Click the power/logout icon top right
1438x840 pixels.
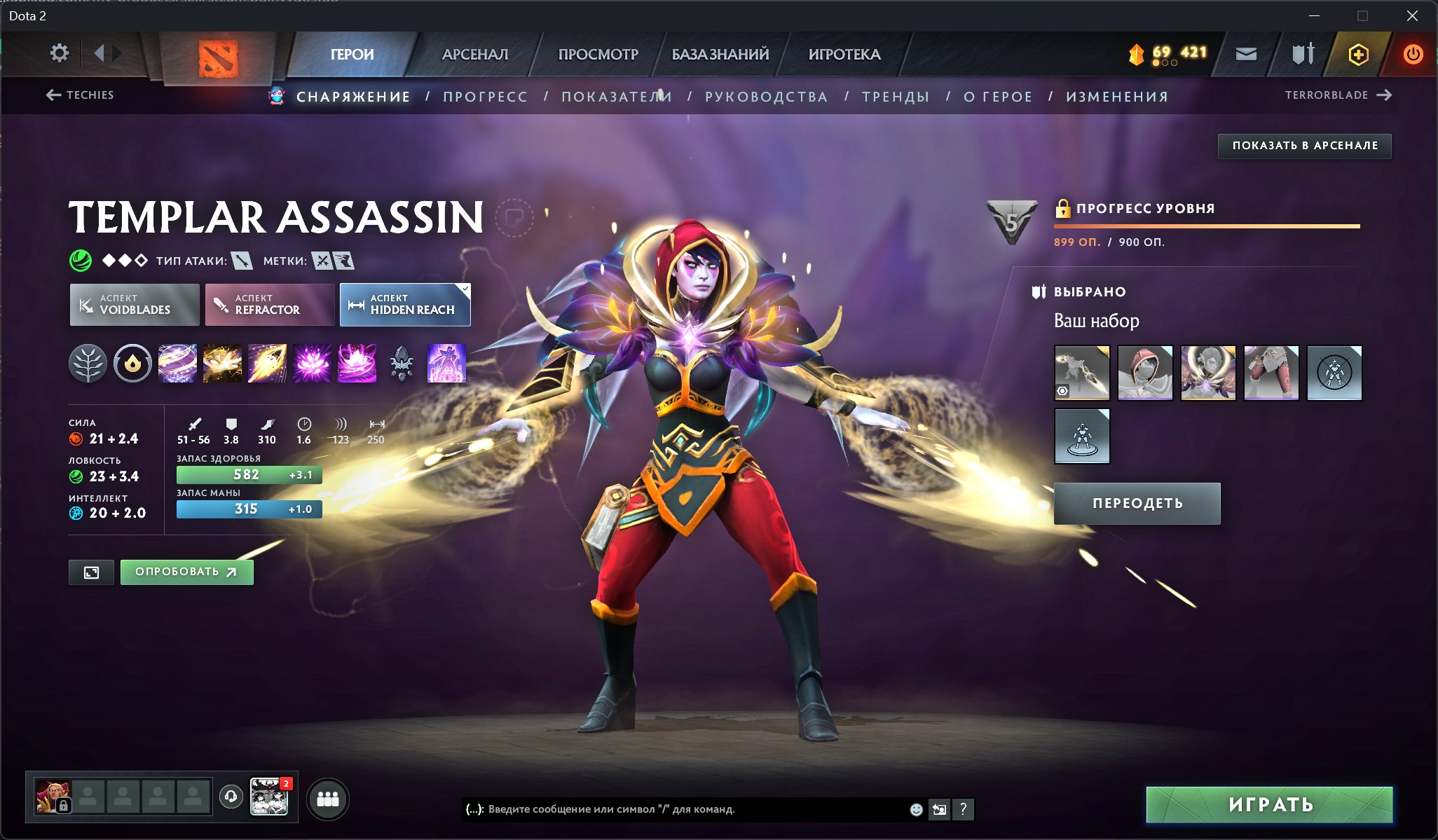(x=1411, y=53)
